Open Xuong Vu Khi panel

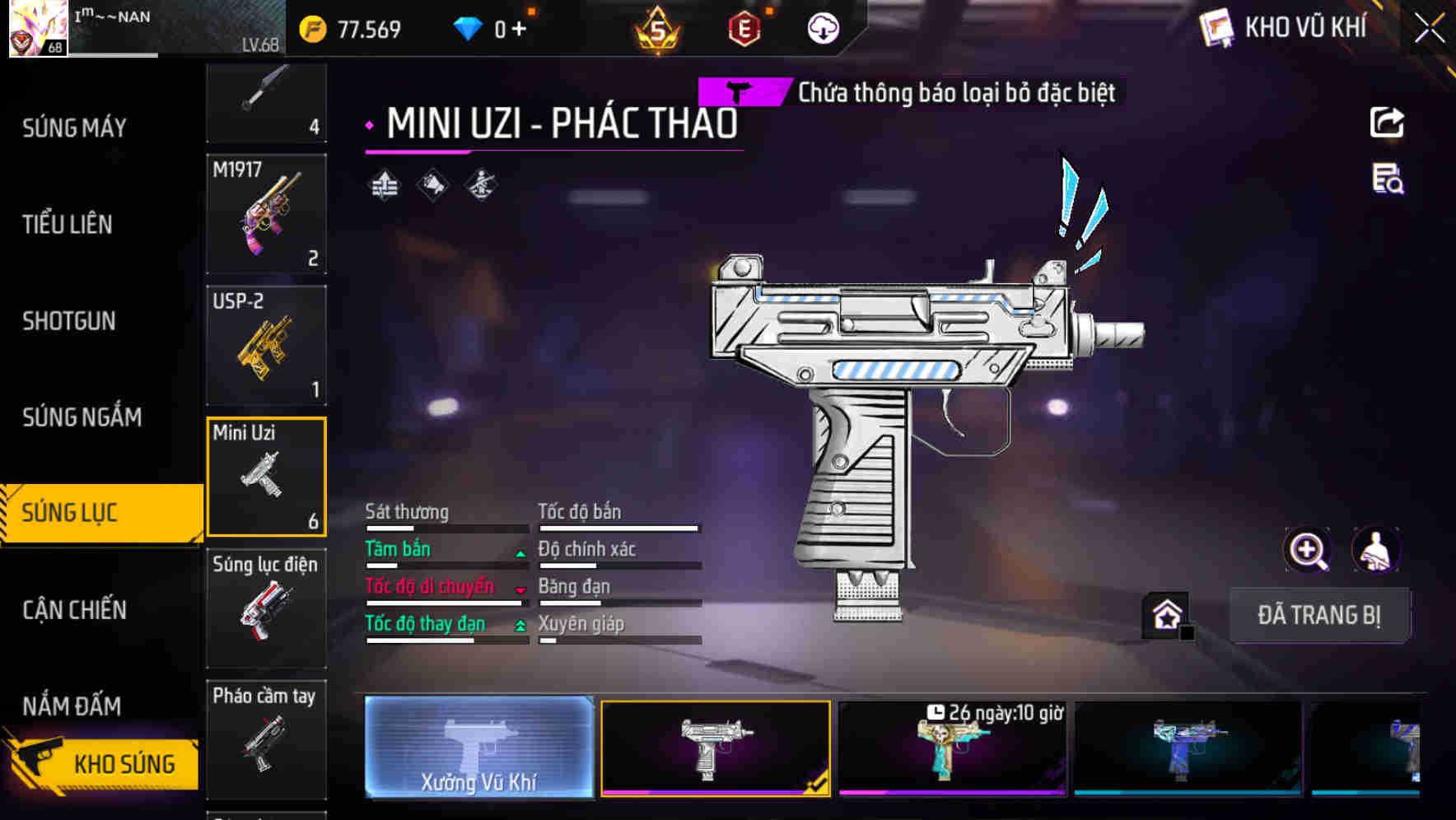(480, 749)
